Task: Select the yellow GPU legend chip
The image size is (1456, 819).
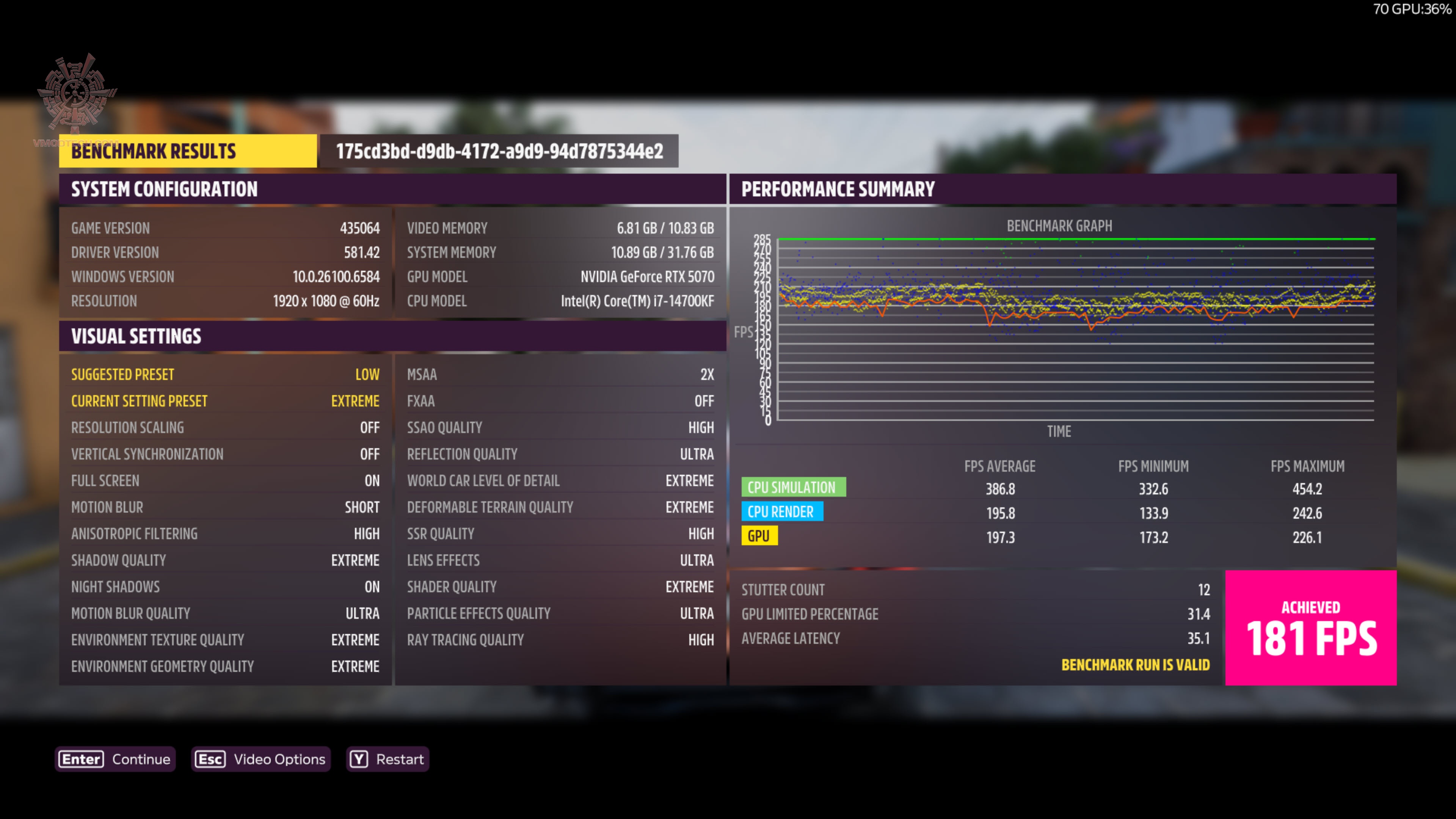Action: coord(759,535)
